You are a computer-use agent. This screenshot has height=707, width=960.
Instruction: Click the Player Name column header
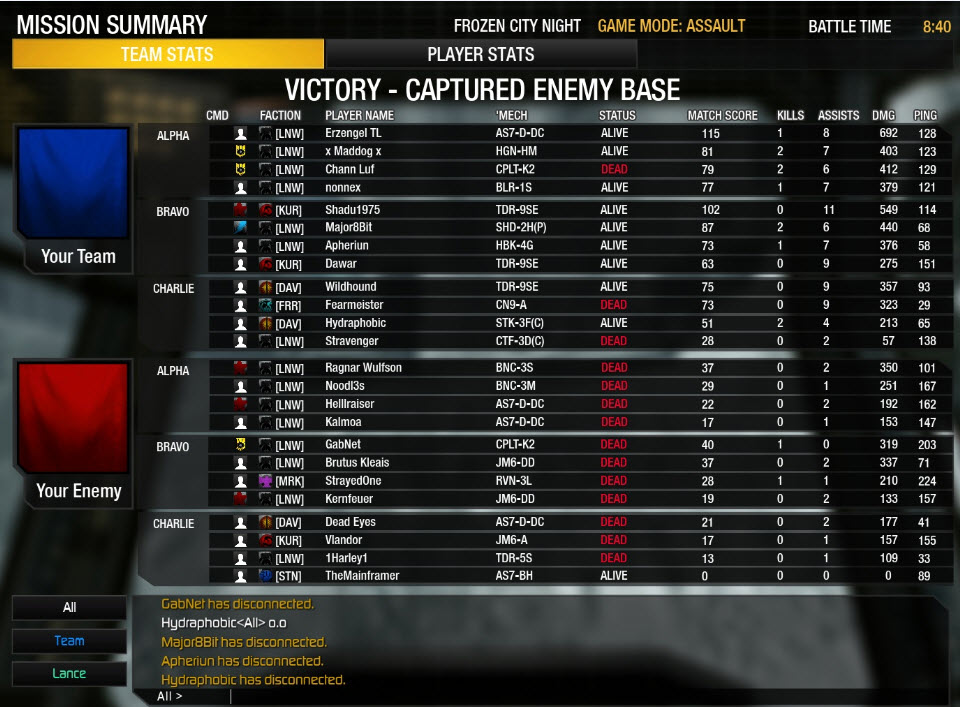coord(359,116)
